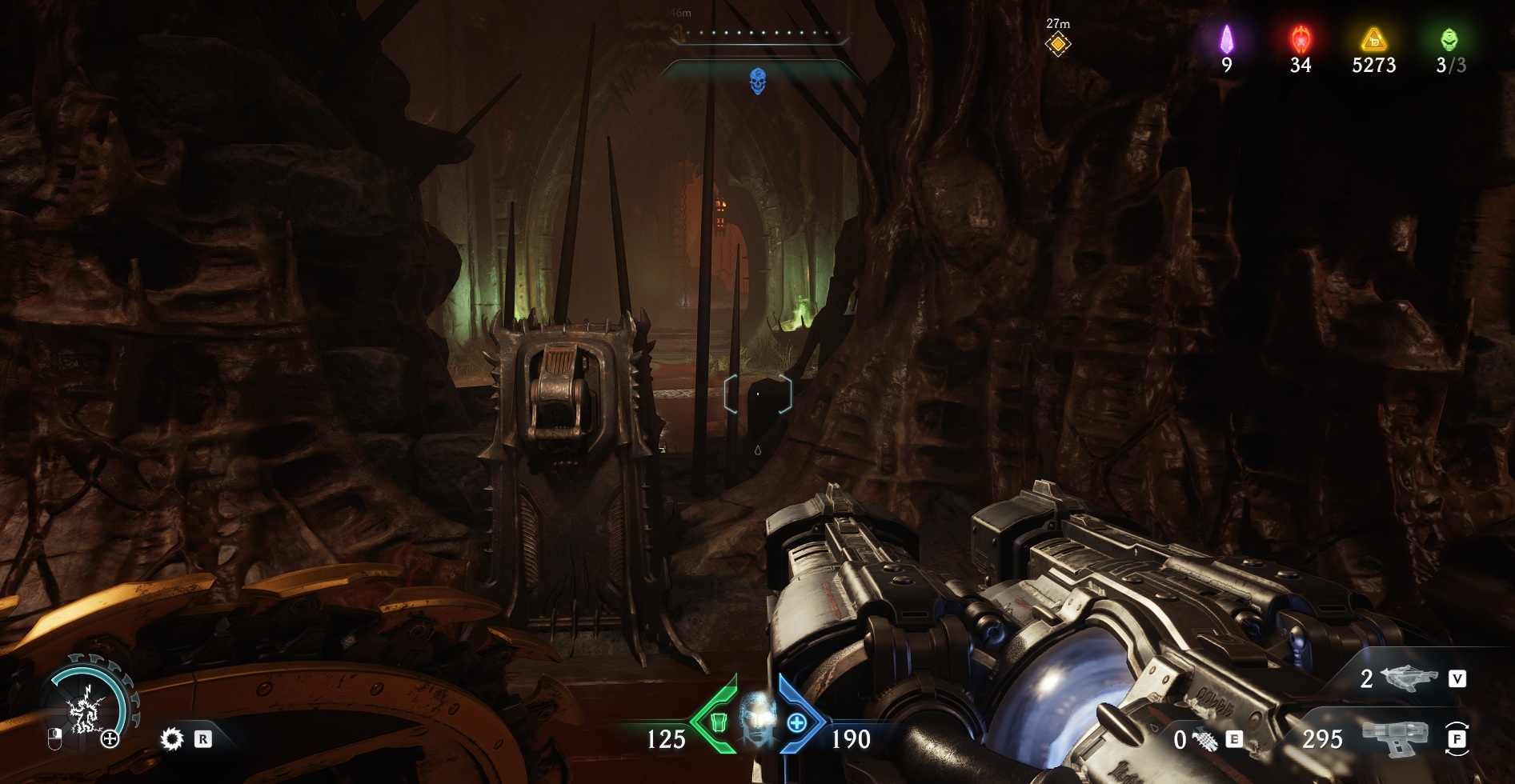The image size is (1515, 784).
Task: Select the Slayer face portrait
Action: (757, 718)
